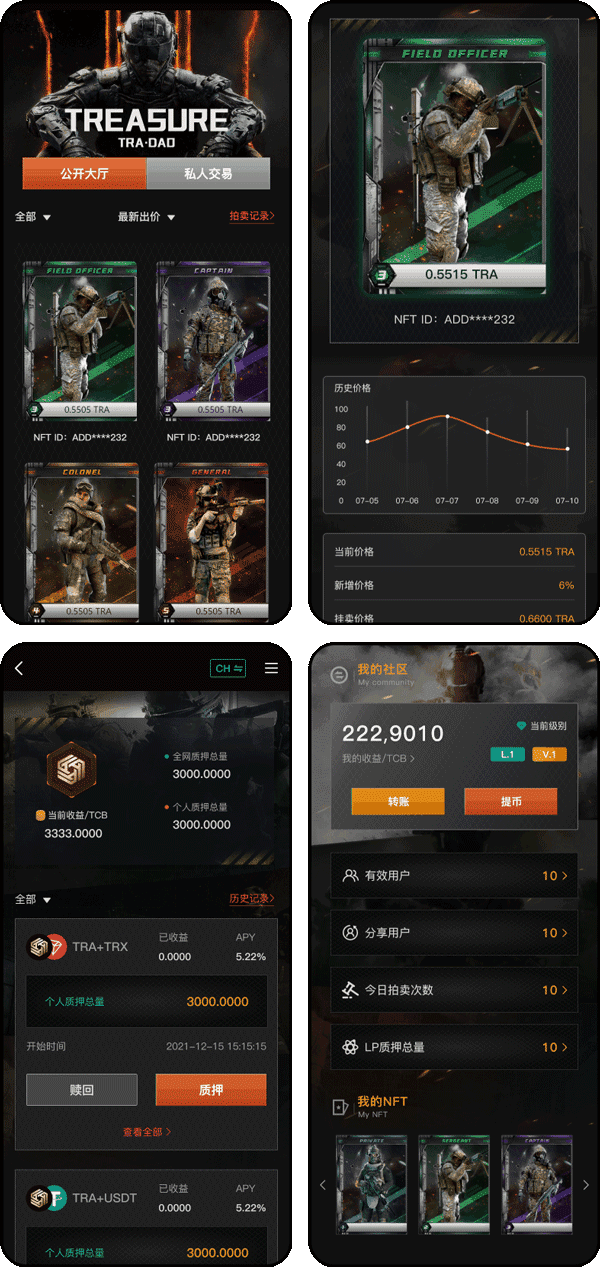Open the 拍卖记录 auction records link
This screenshot has width=600, height=1267.
[251, 216]
